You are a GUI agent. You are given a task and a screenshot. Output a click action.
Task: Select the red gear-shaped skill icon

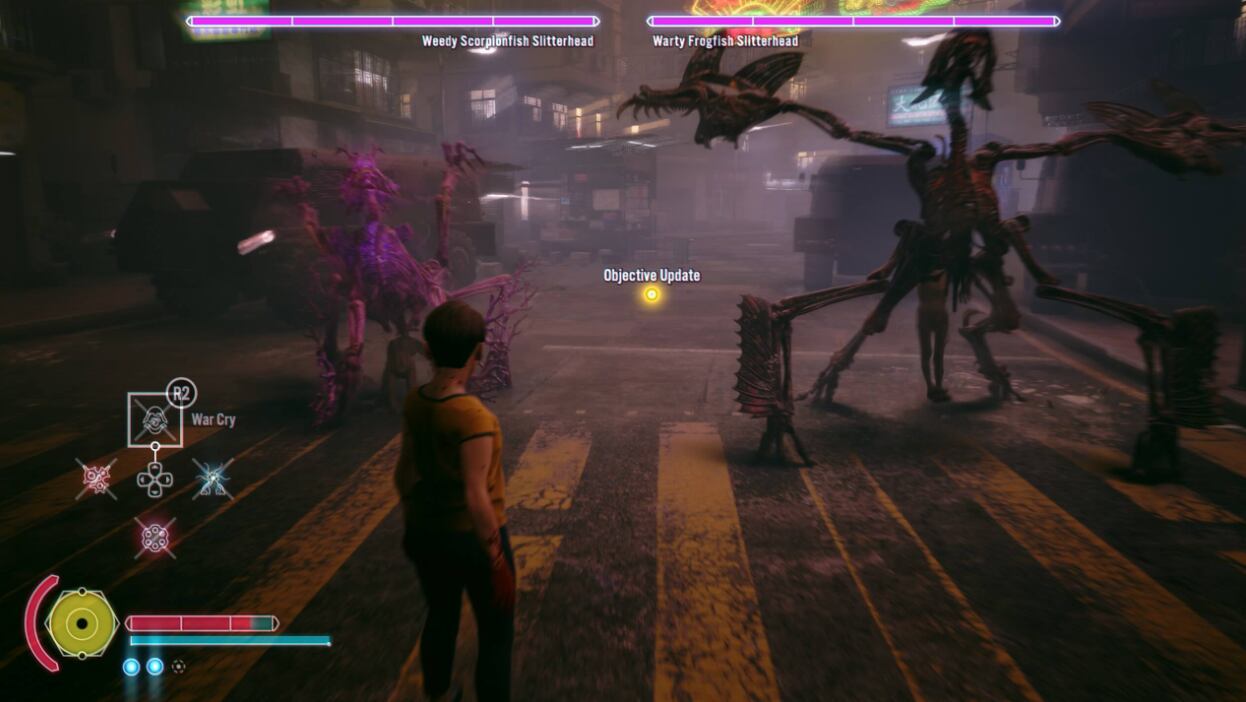[x=97, y=479]
